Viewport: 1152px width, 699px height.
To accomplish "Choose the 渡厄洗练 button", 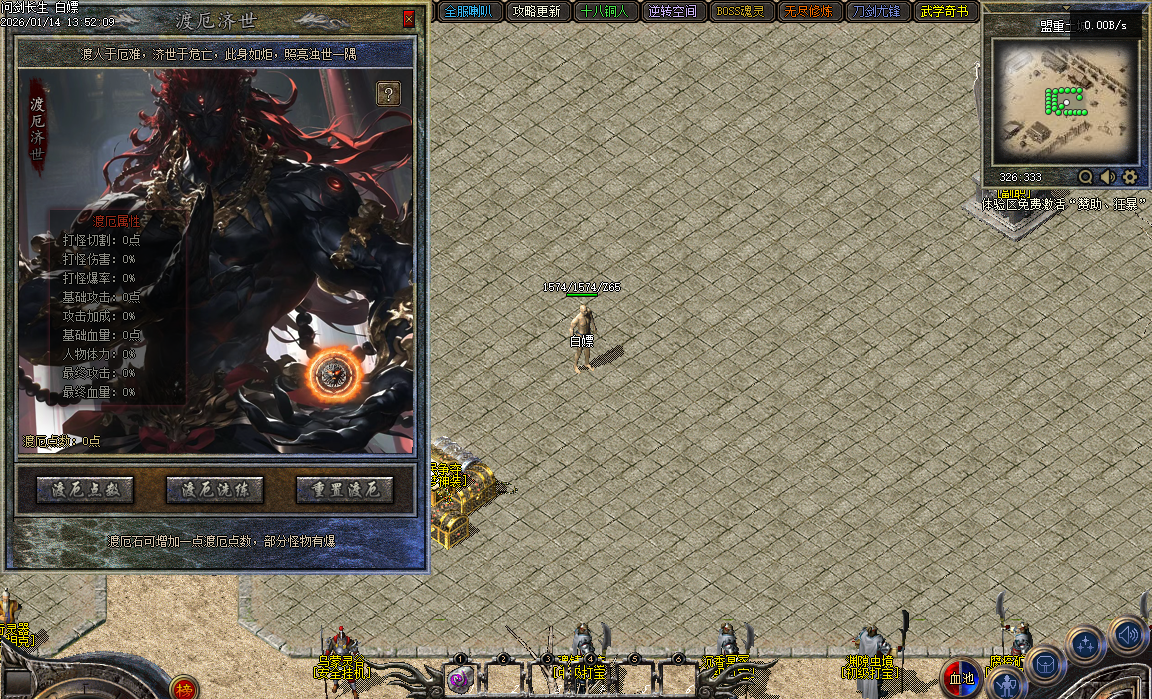I will click(x=215, y=490).
